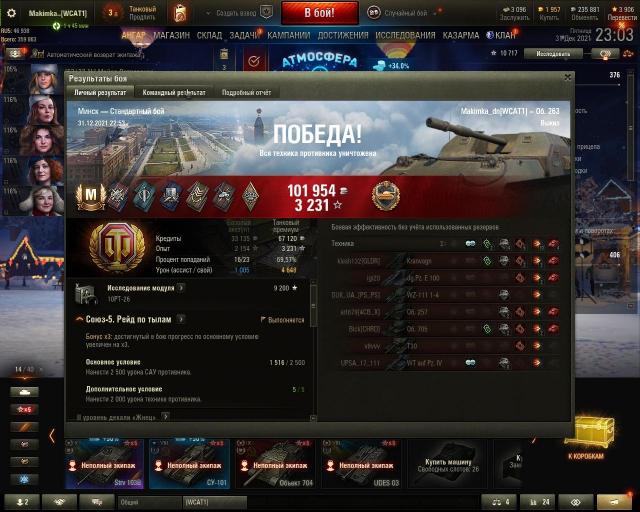
Task: Pick the "UDES 03" tank in carousel
Action: pyautogui.click(x=360, y=464)
